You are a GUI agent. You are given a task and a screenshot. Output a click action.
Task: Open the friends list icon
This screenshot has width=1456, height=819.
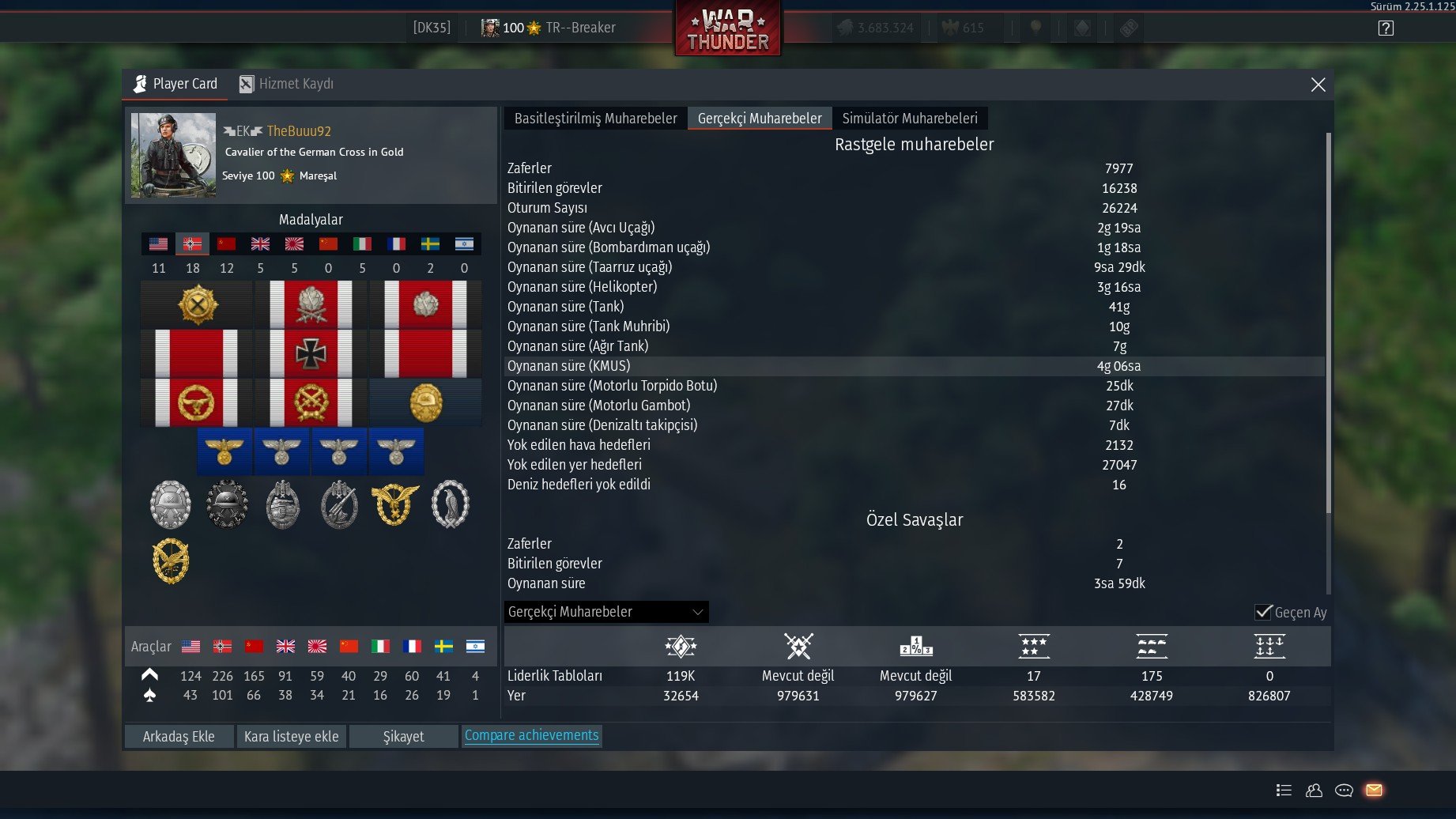(x=1314, y=790)
